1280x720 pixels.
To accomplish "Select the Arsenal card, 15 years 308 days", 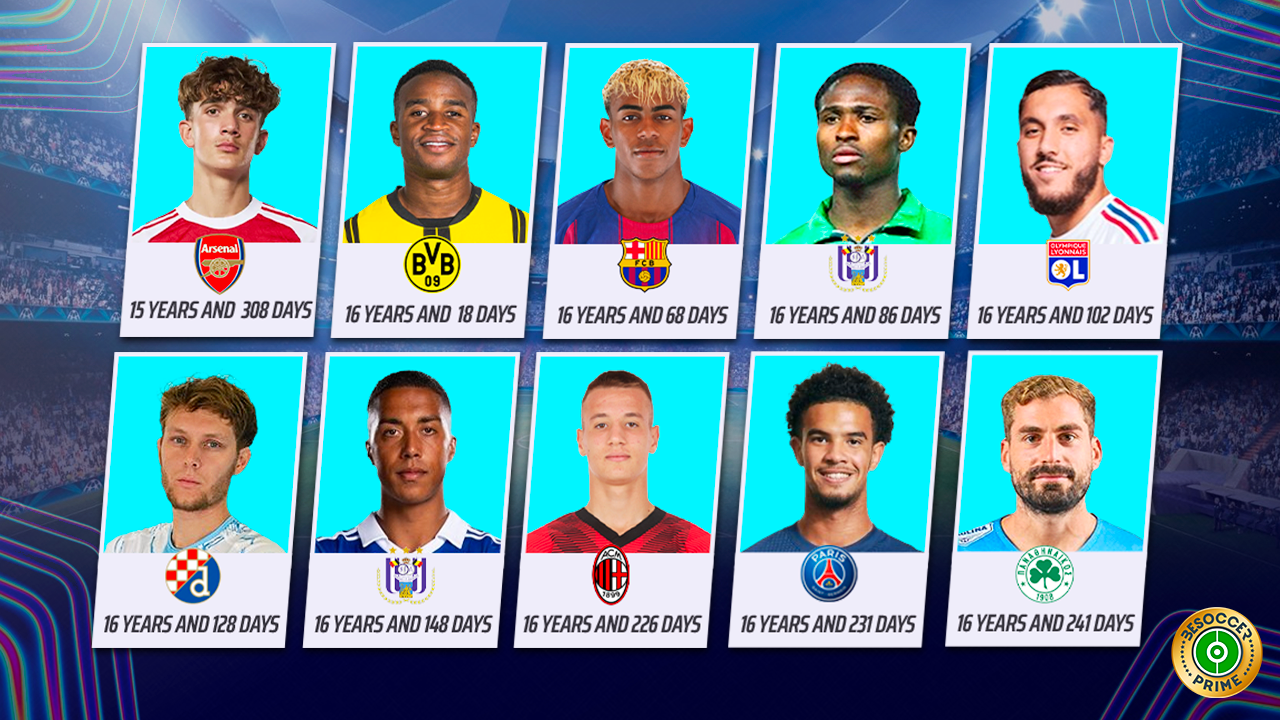I will [226, 190].
